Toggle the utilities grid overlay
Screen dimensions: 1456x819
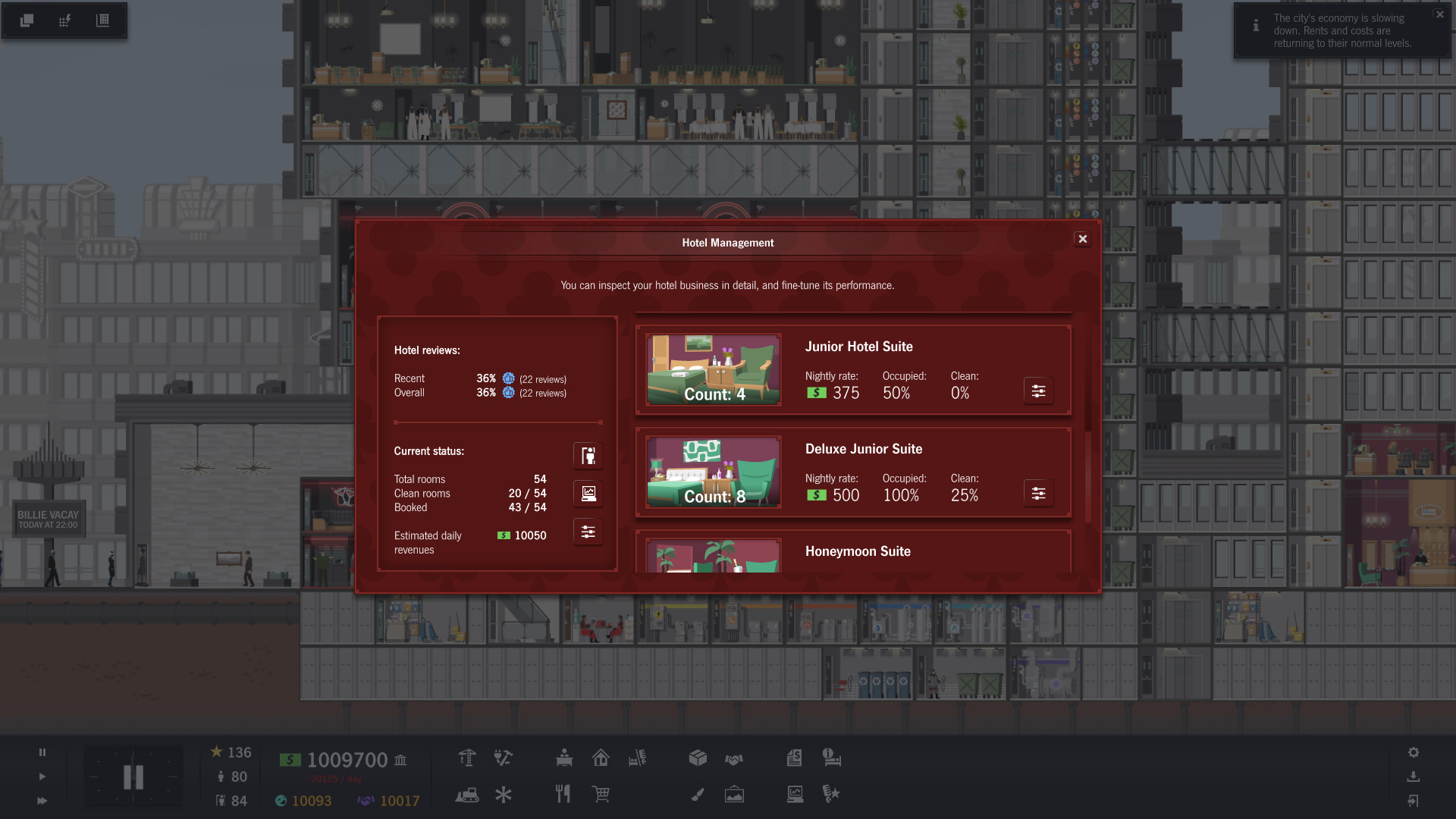64,20
